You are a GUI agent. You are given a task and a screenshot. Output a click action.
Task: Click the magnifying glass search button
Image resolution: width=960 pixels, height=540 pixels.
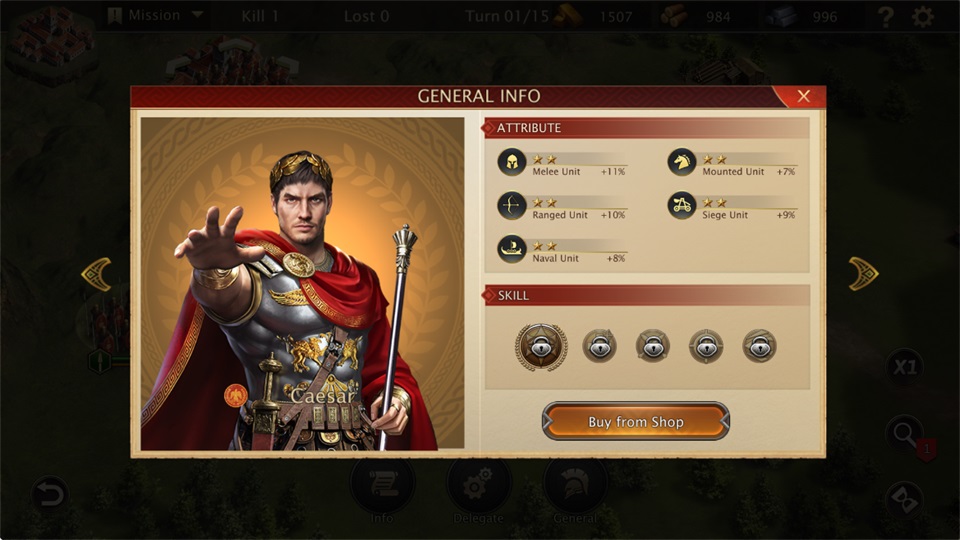tap(905, 434)
